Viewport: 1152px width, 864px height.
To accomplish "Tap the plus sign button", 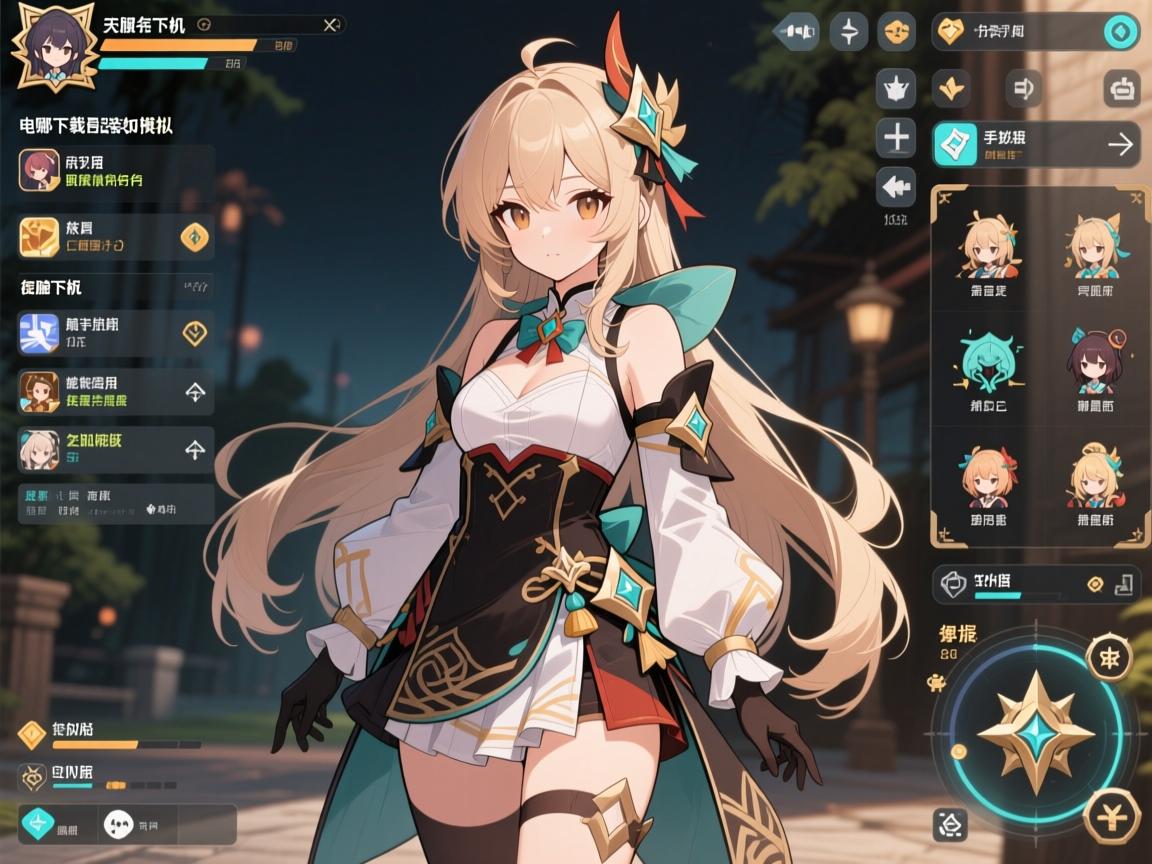I will coord(896,137).
